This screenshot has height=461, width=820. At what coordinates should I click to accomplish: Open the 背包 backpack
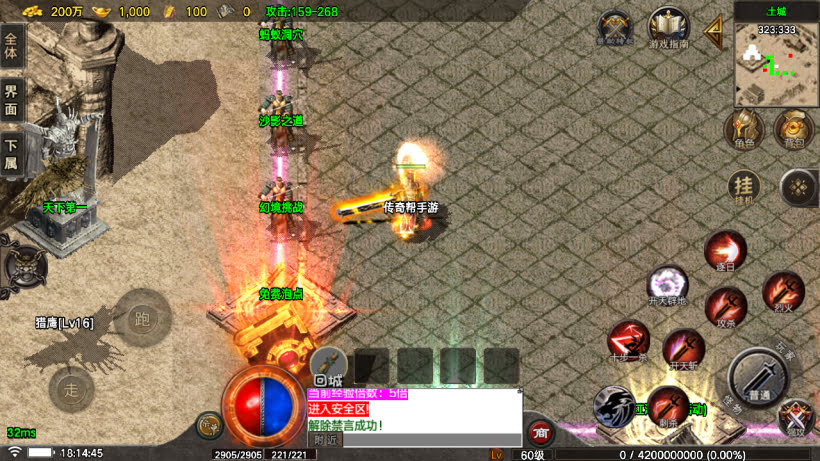tap(794, 128)
